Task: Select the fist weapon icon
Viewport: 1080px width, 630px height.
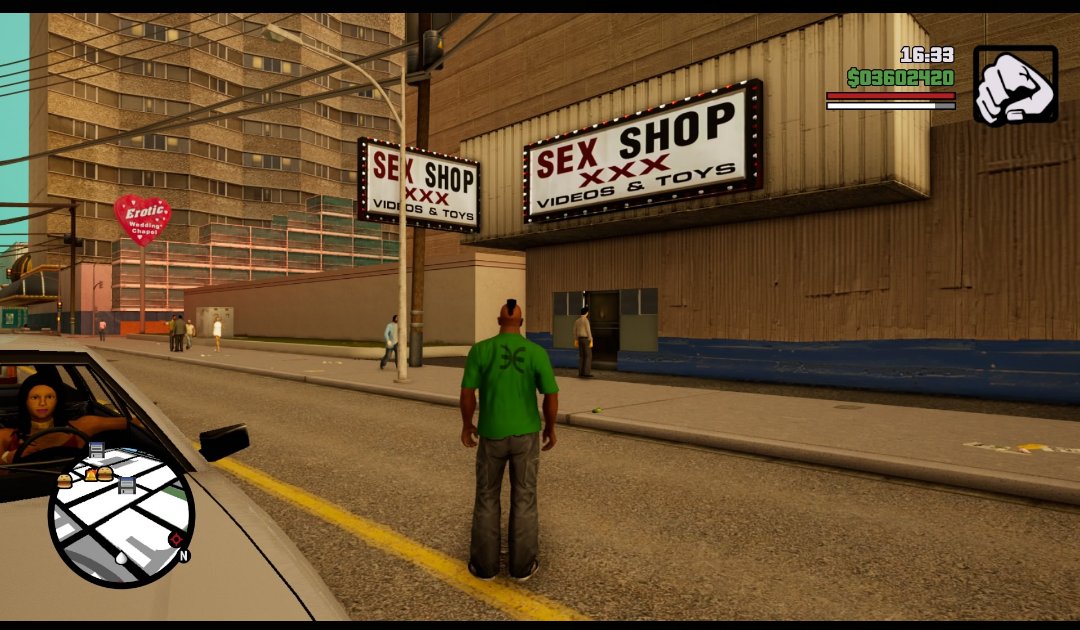Action: coord(1015,85)
